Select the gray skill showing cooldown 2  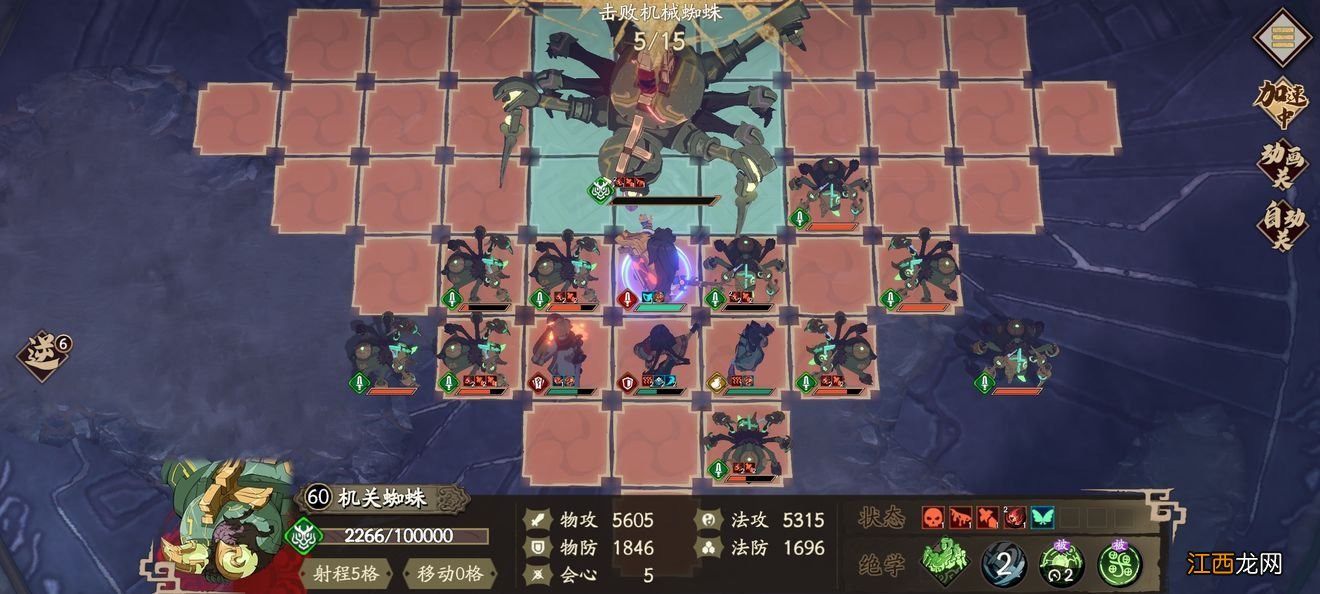click(1003, 563)
